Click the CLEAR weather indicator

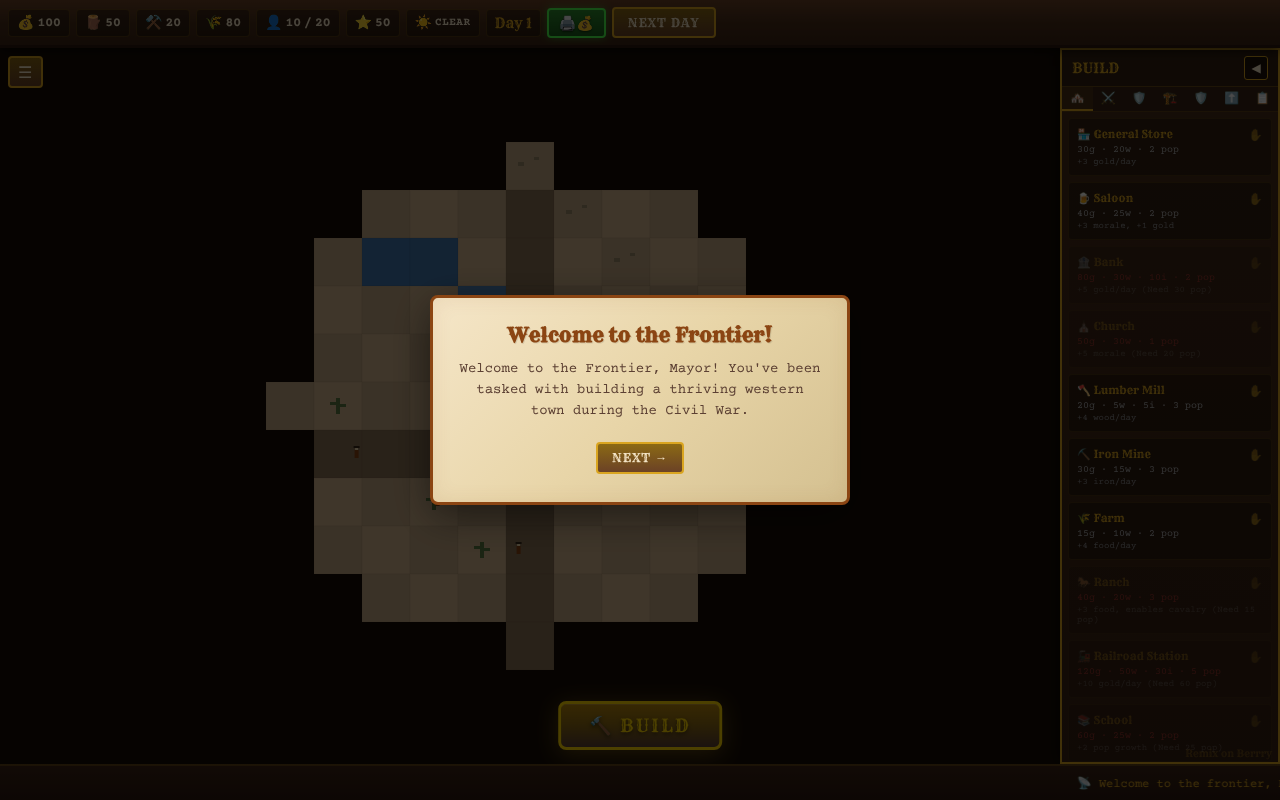click(x=443, y=22)
